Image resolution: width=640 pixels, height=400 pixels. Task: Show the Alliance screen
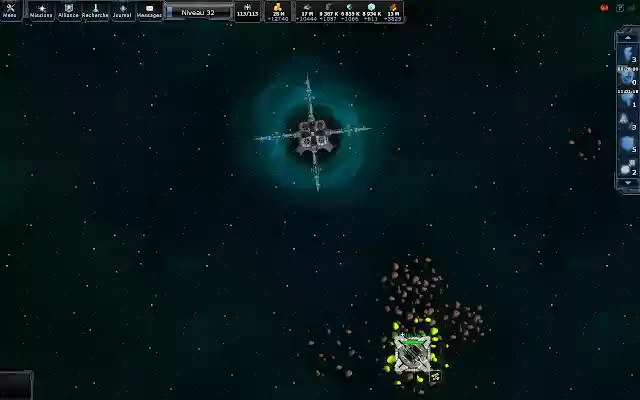coord(68,11)
